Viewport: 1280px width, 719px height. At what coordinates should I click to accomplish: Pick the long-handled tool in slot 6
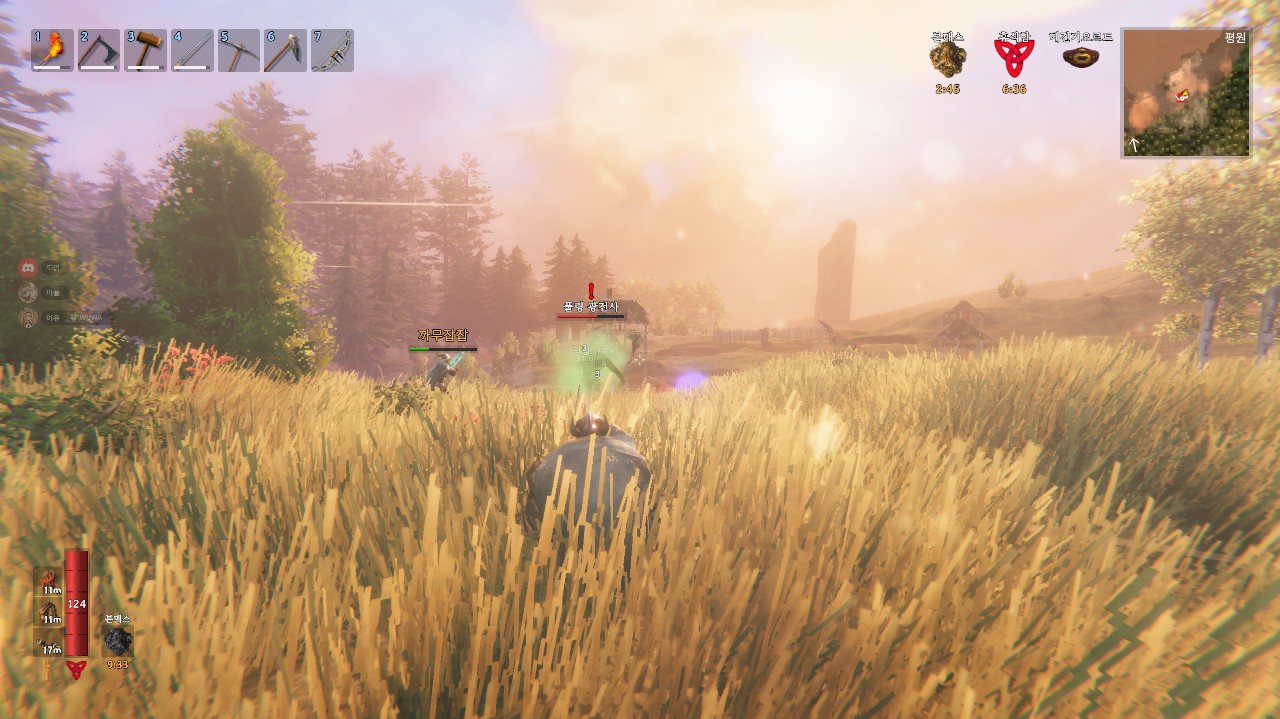(x=285, y=50)
